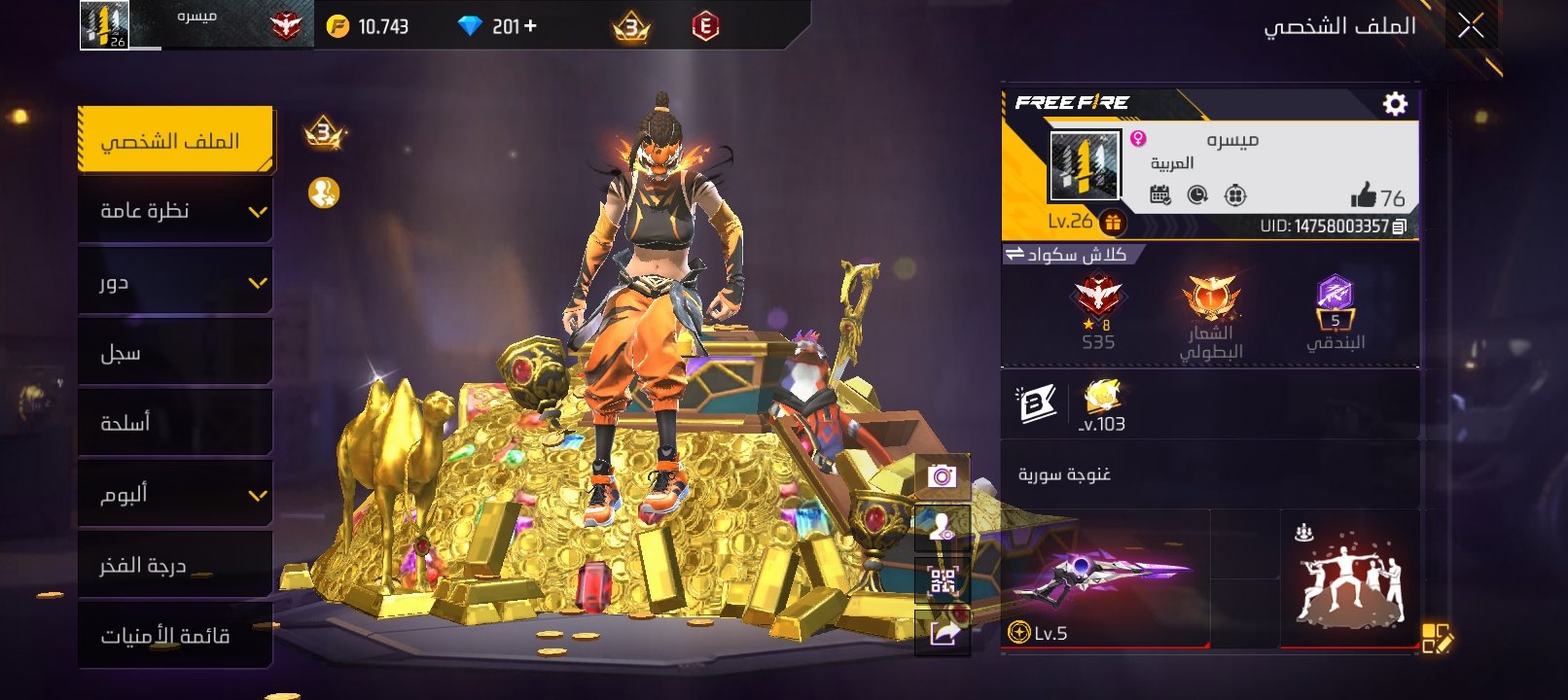Open profile settings gear icon
Image resolution: width=1568 pixels, height=700 pixels.
pos(1395,104)
